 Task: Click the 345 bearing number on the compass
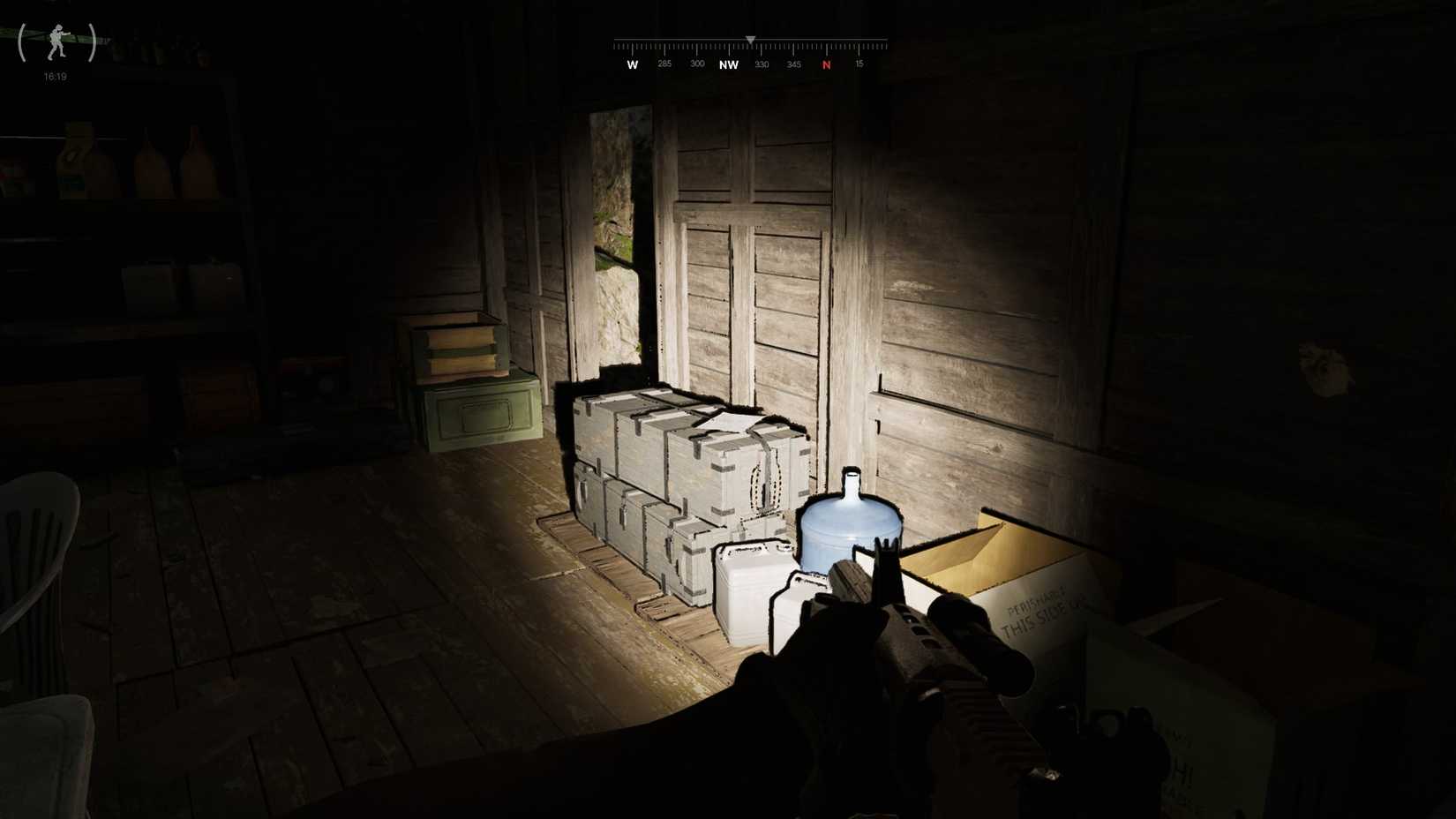(793, 64)
